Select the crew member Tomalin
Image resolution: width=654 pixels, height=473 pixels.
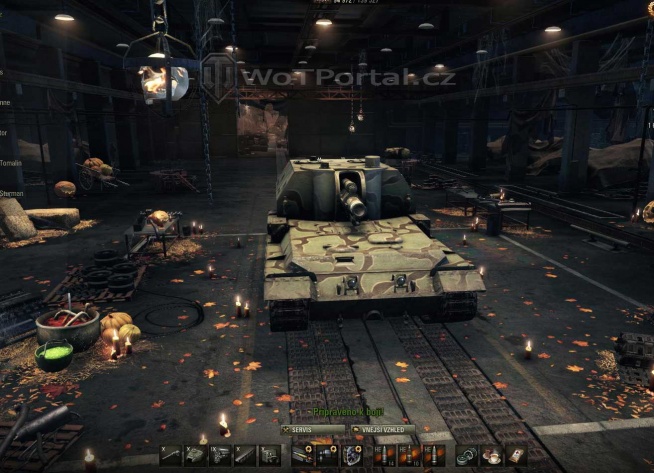point(12,160)
